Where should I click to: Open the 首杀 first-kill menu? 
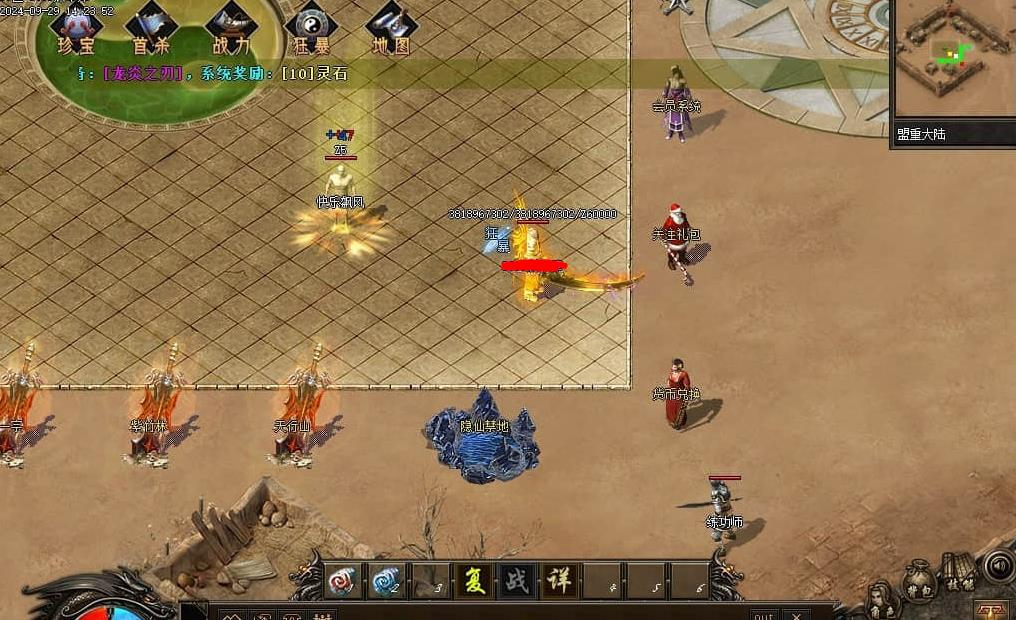click(152, 28)
